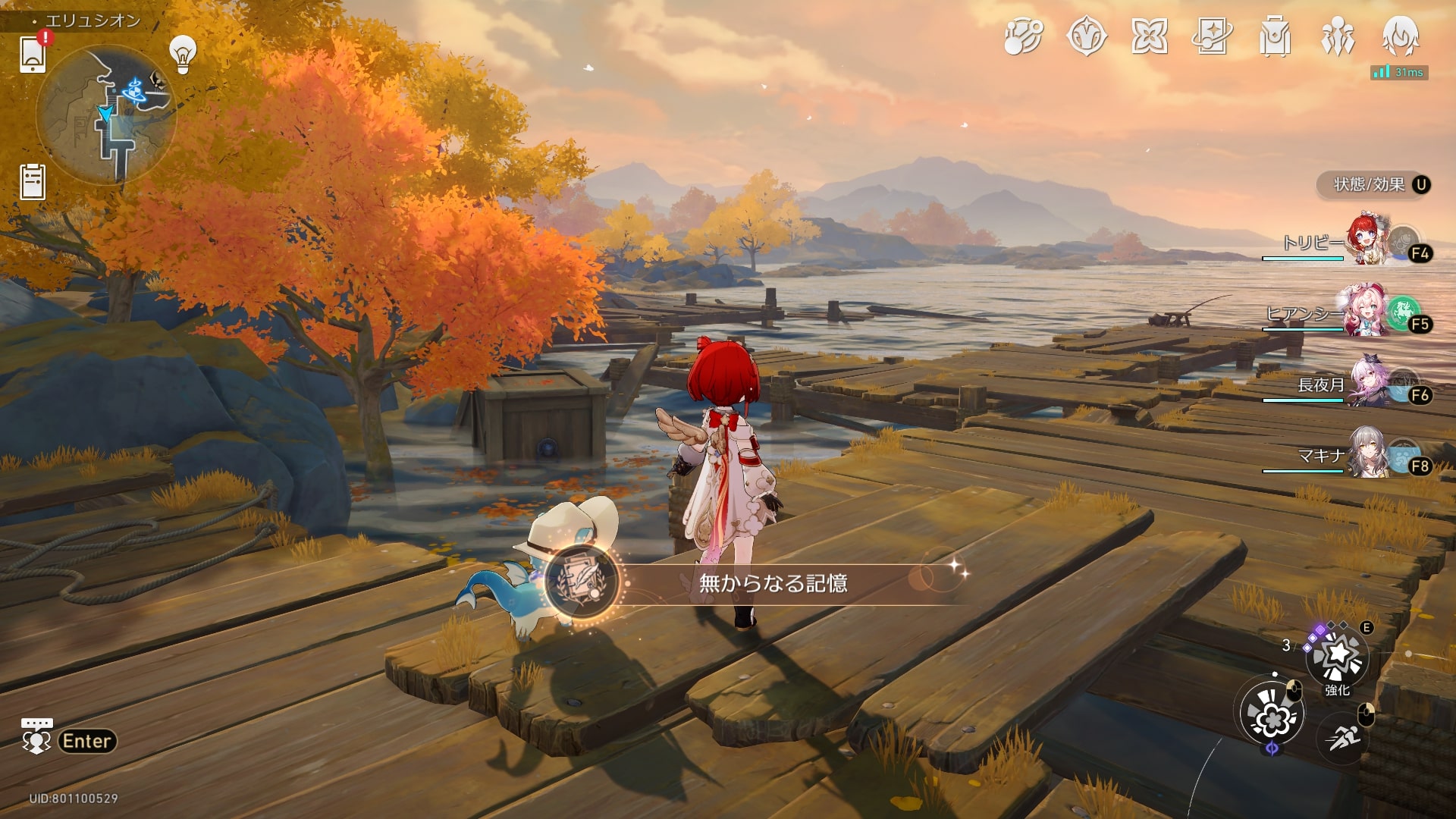This screenshot has height=819, width=1456.
Task: Open the card-with-star icon in top bar
Action: click(x=1212, y=36)
